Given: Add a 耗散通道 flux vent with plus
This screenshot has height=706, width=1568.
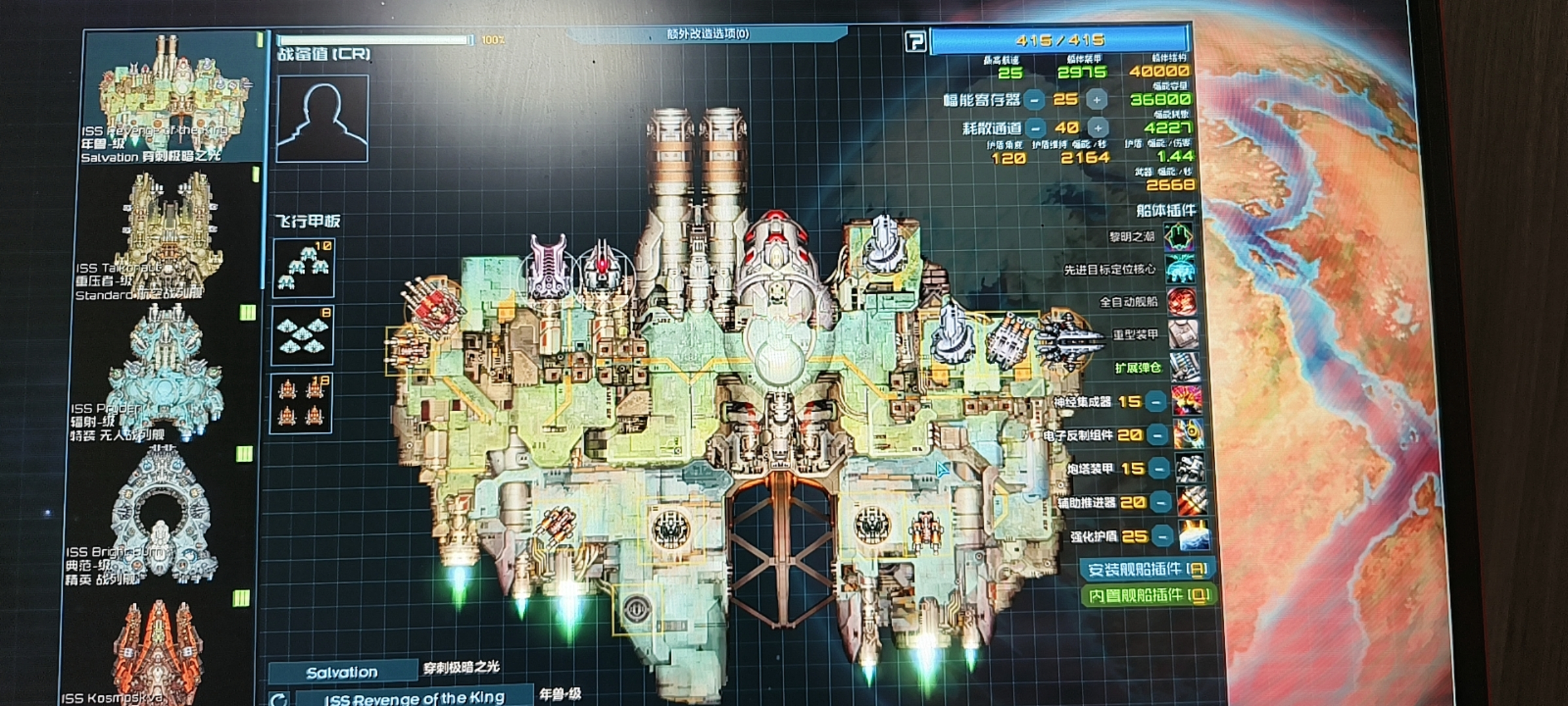Looking at the screenshot, I should pyautogui.click(x=1098, y=128).
